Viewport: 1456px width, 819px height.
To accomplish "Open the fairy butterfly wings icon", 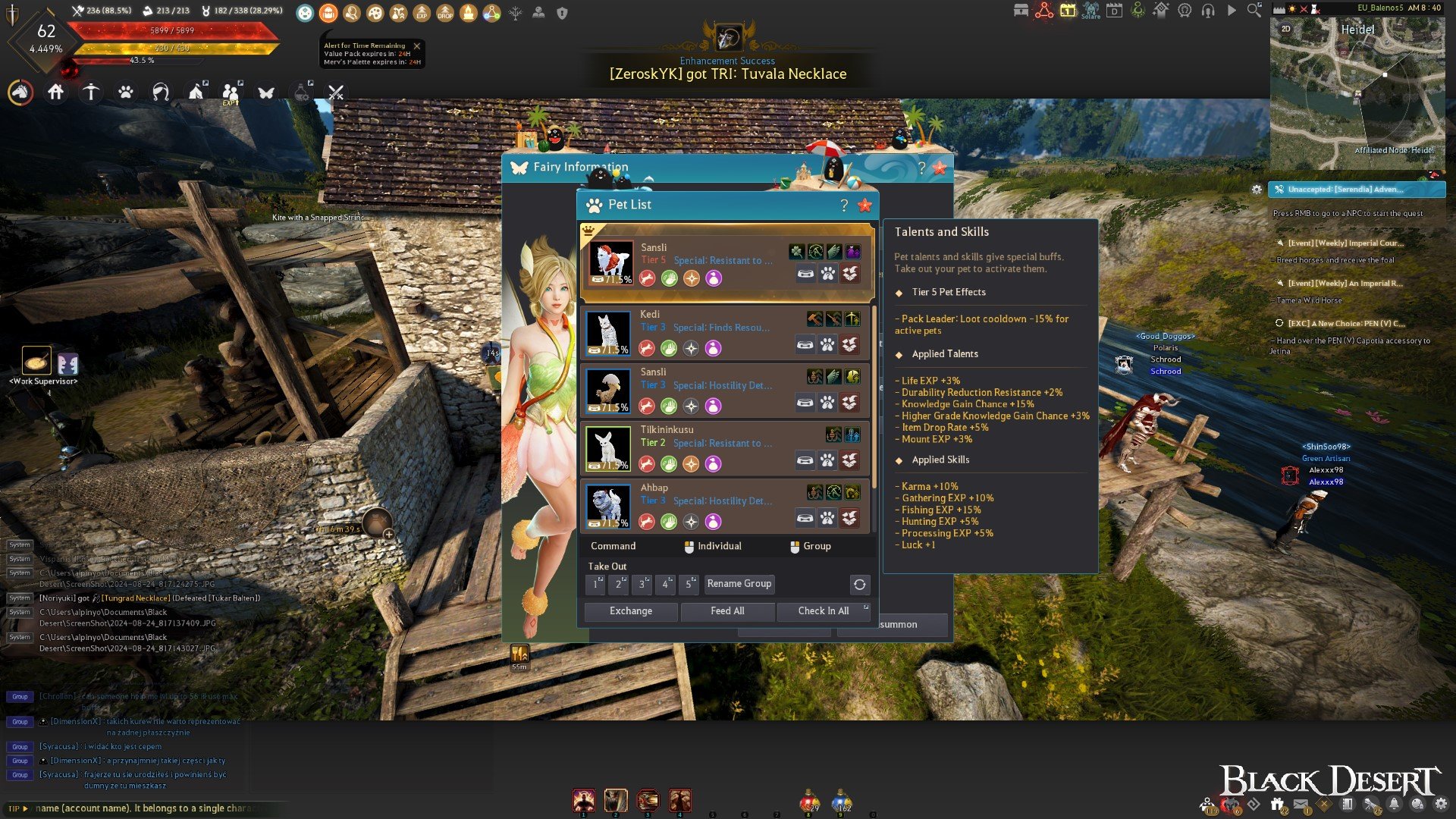I will click(x=266, y=93).
